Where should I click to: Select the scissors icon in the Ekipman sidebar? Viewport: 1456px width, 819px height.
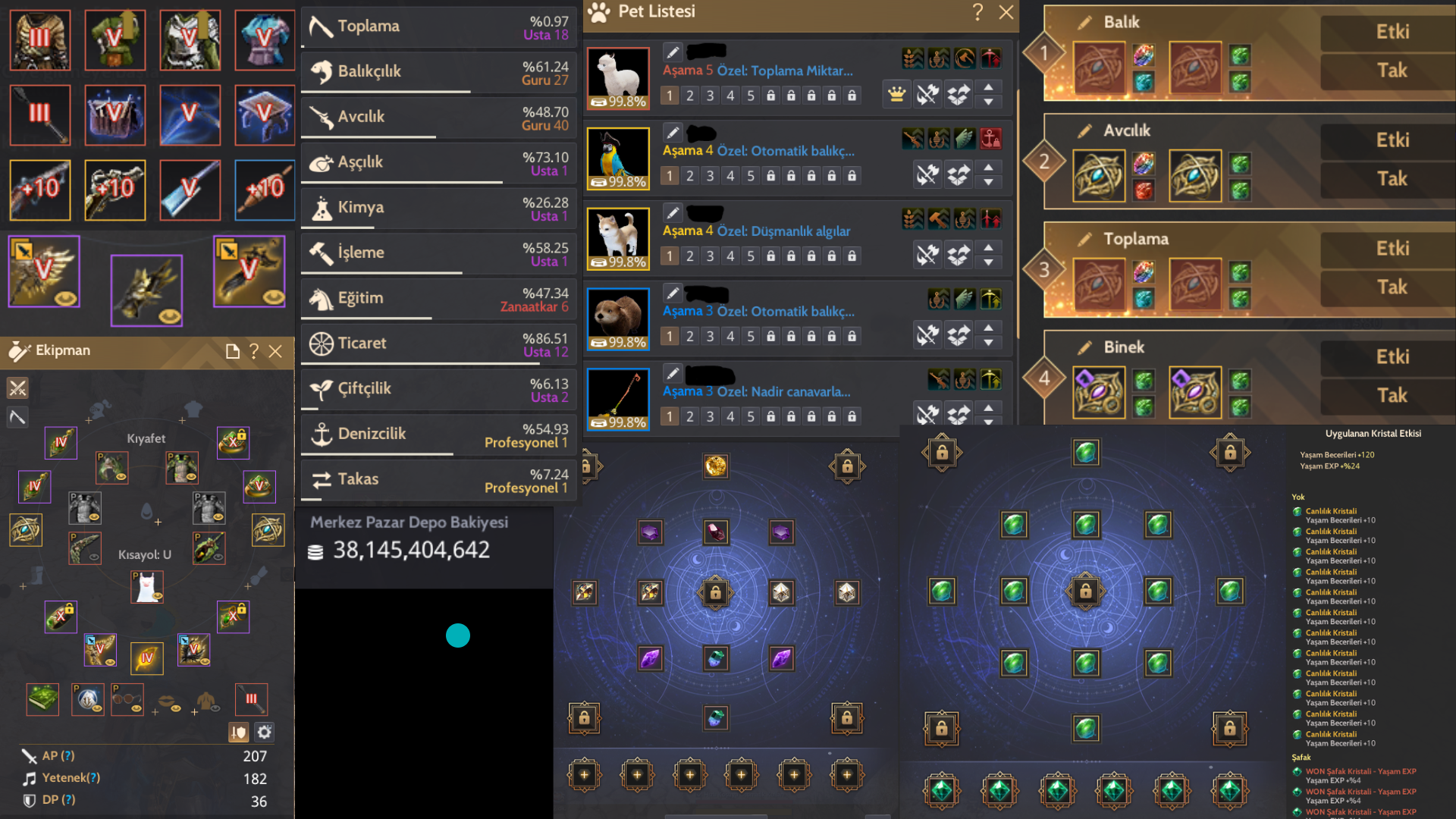pos(17,388)
